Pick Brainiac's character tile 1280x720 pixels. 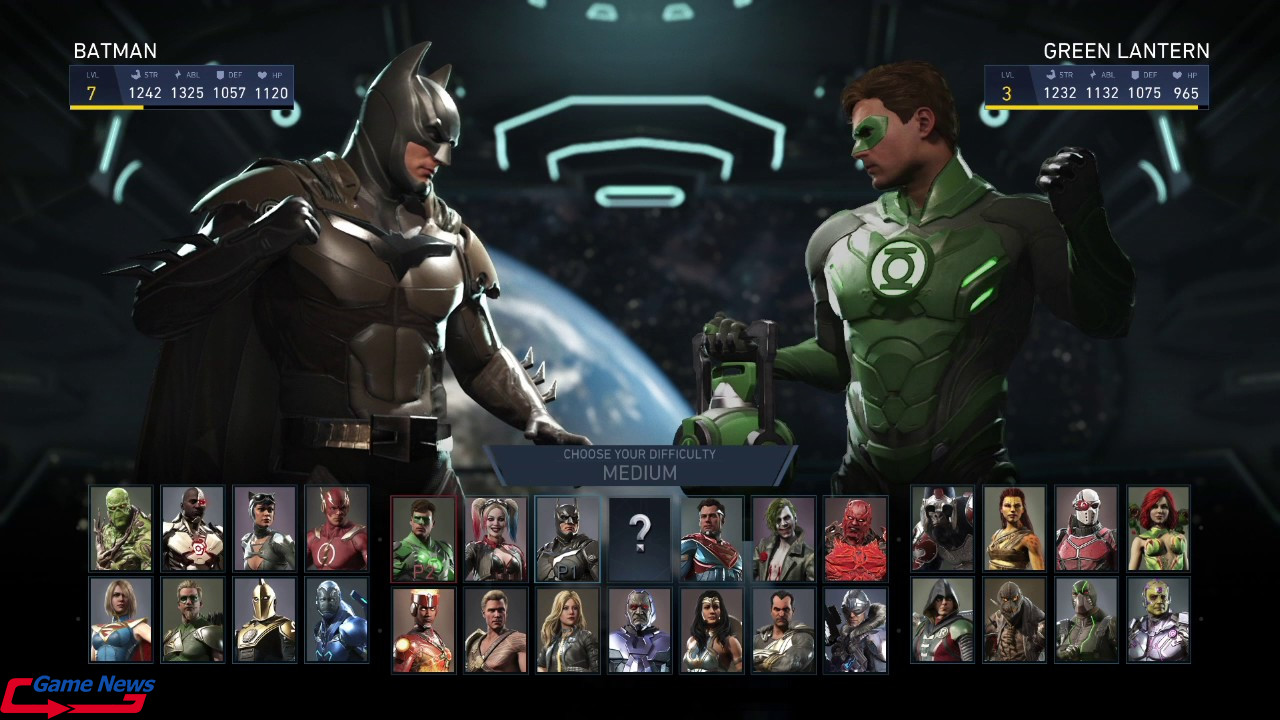coord(1158,620)
